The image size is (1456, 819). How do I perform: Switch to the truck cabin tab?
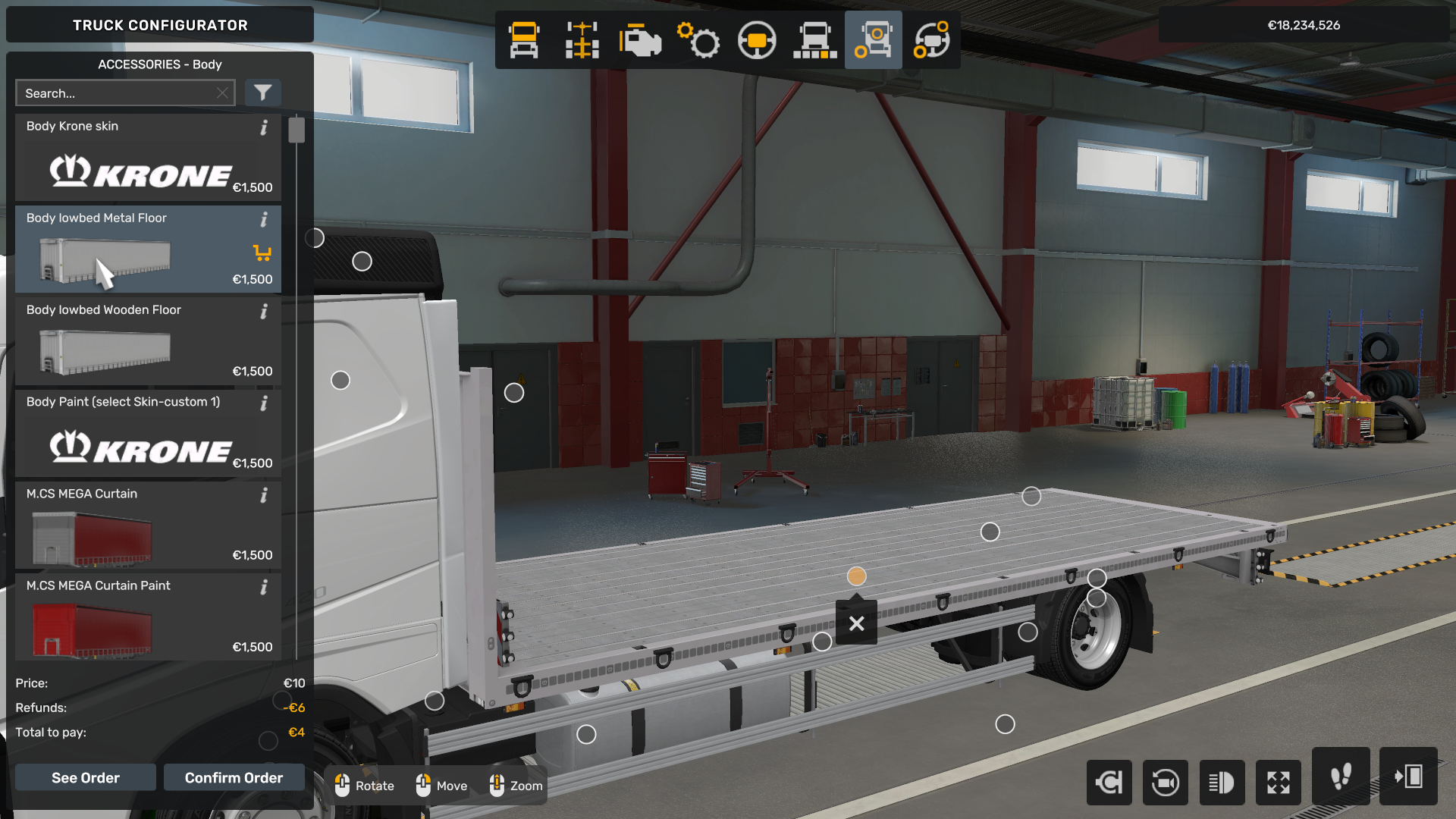tap(524, 40)
